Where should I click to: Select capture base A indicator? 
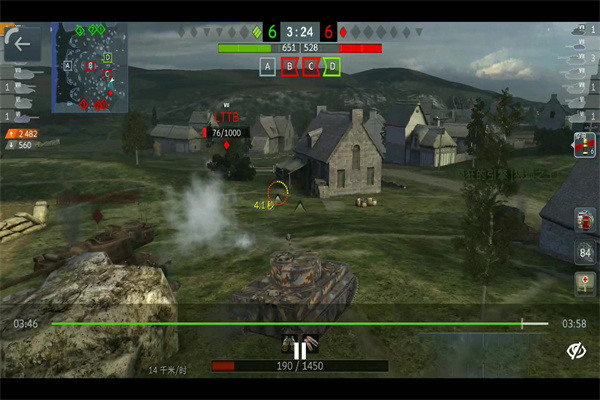(x=267, y=67)
